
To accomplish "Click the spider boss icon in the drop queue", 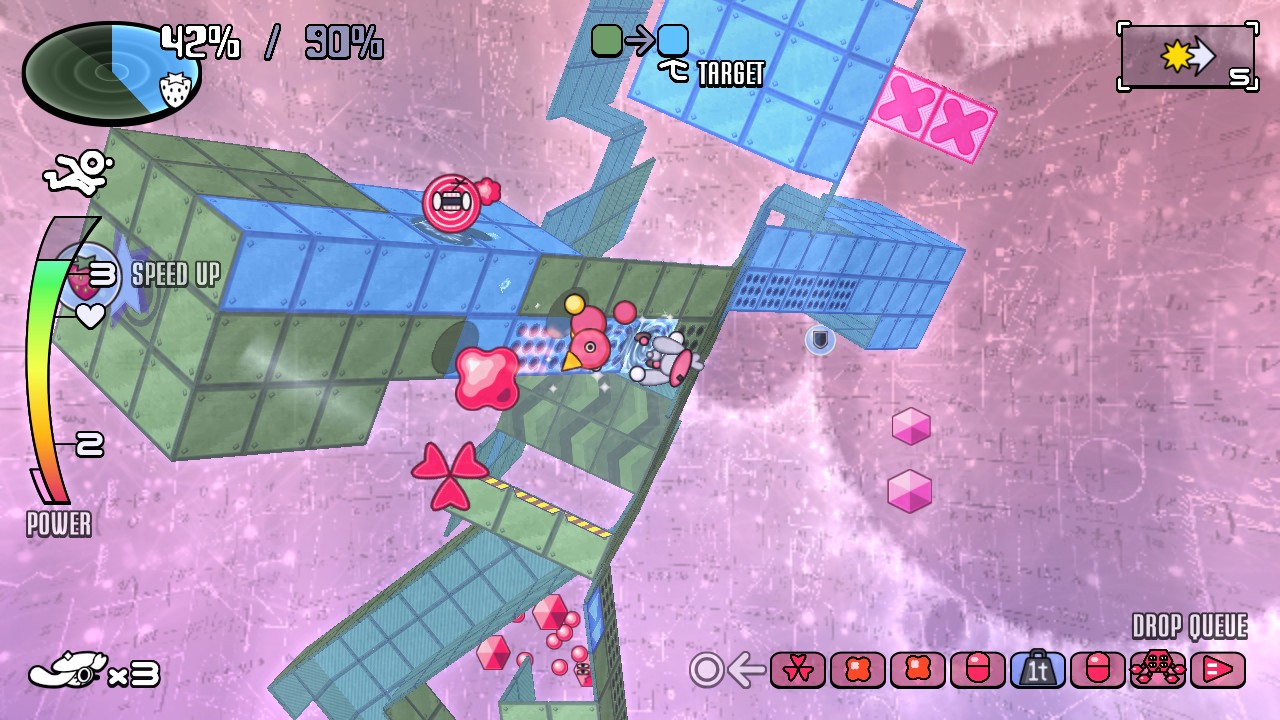I will click(1155, 670).
